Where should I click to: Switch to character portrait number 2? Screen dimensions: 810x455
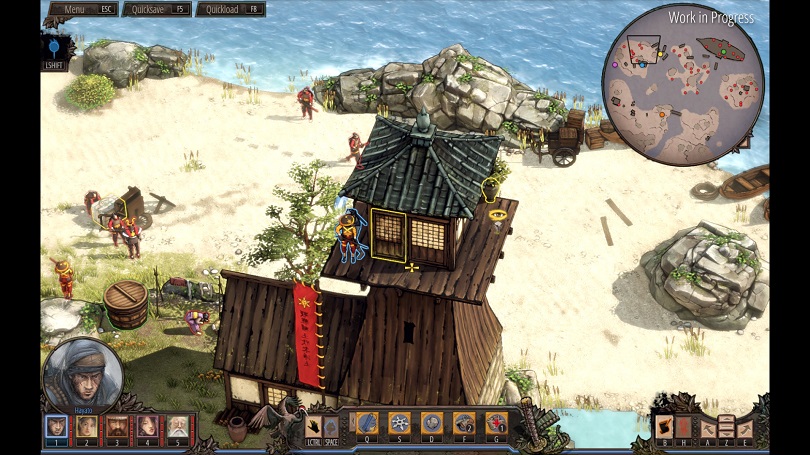pyautogui.click(x=87, y=425)
